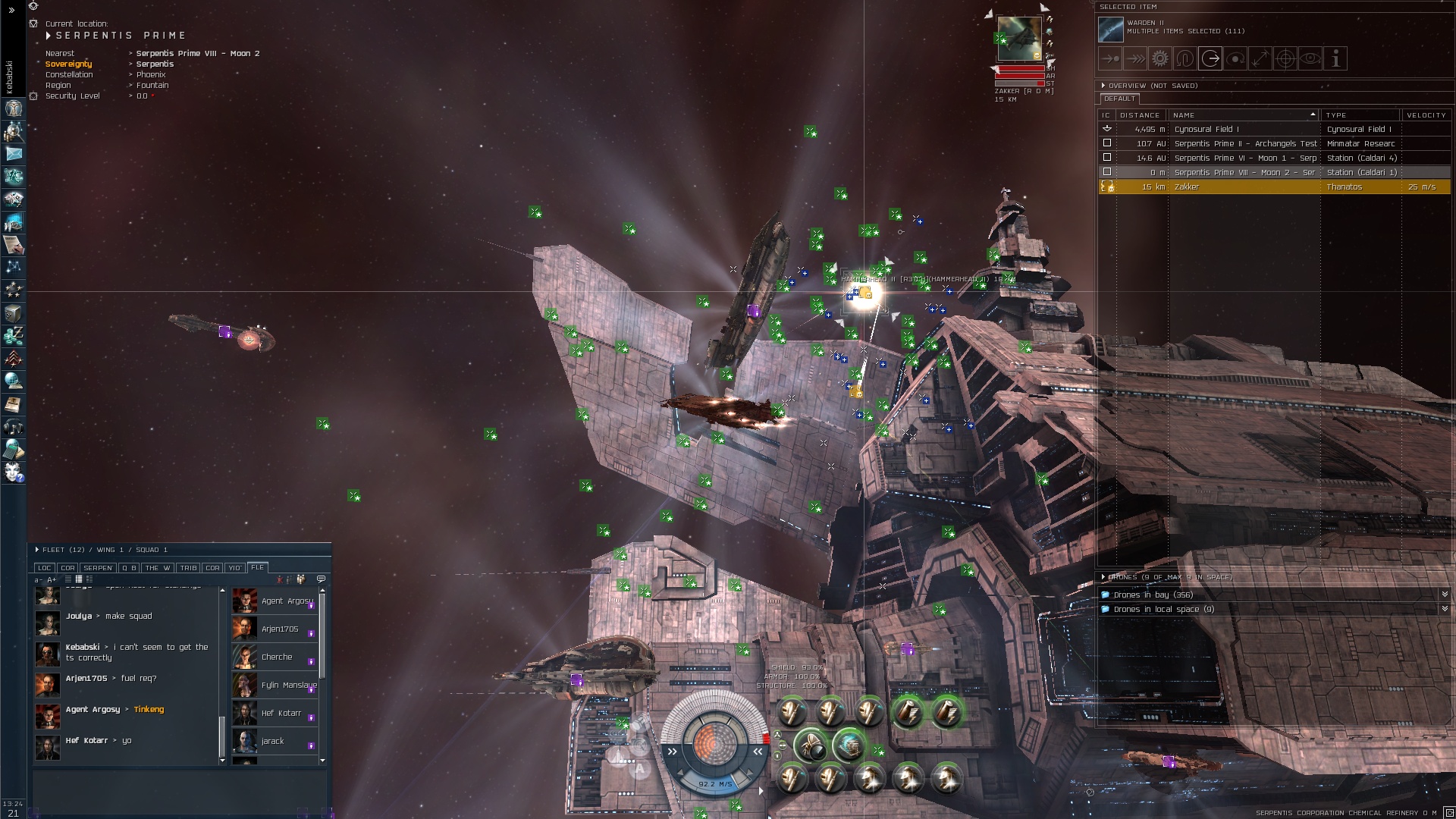Click the Tinkeng link in fleet chat
The height and width of the screenshot is (819, 1456).
click(x=149, y=710)
